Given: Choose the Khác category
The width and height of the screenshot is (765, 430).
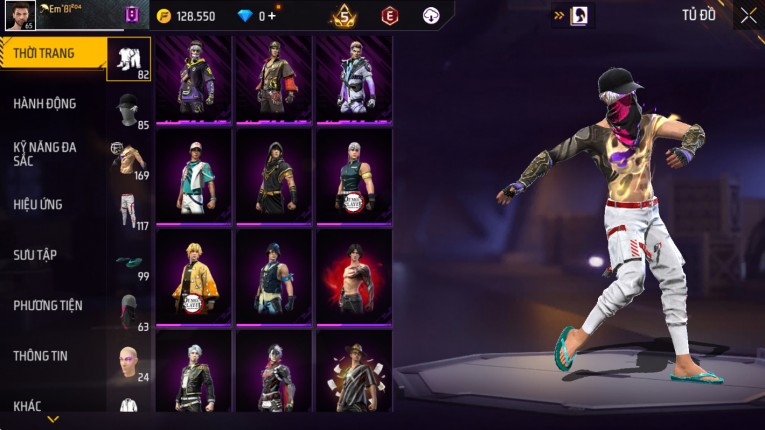Looking at the screenshot, I should tap(28, 405).
